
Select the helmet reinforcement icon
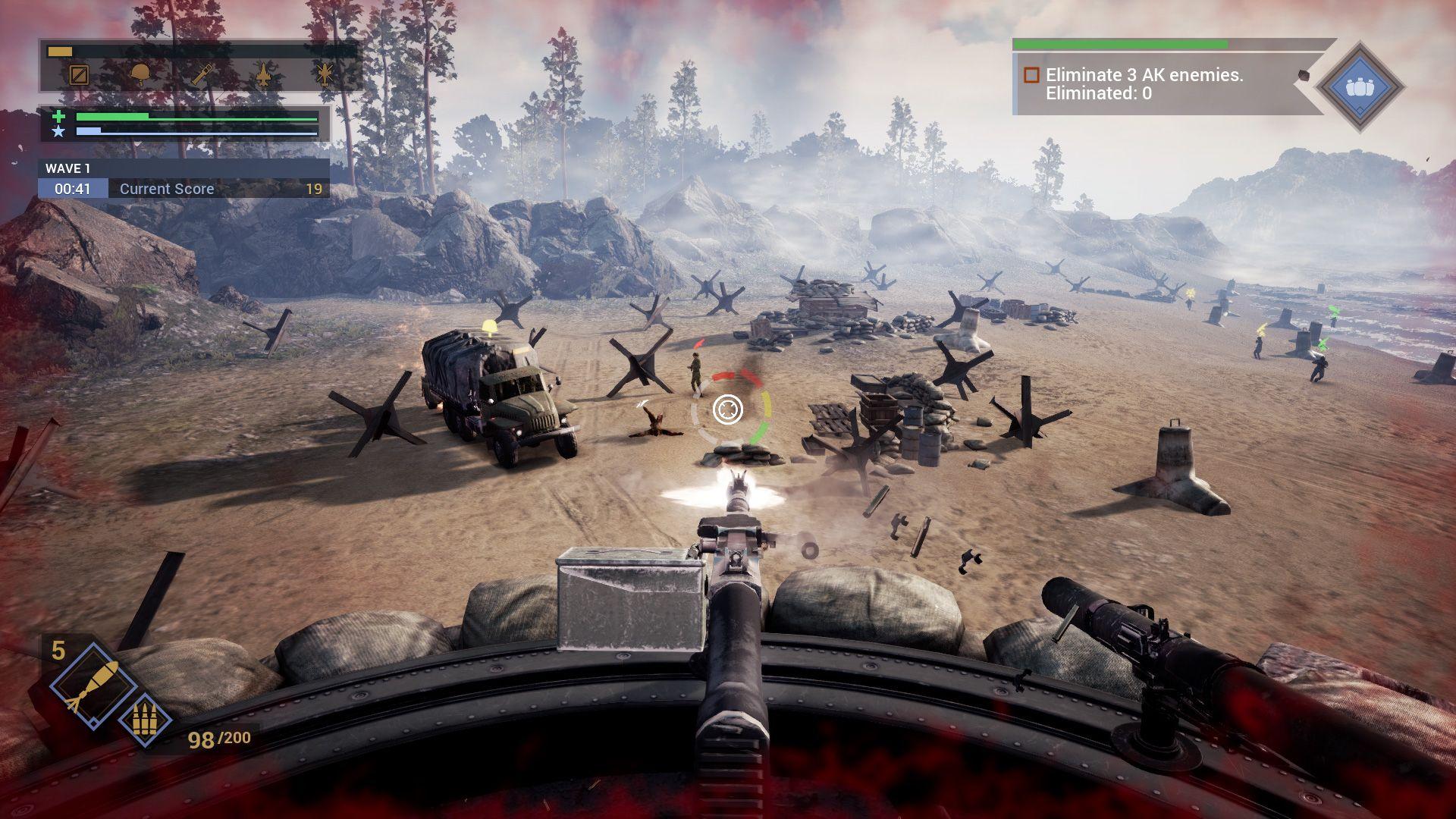141,75
